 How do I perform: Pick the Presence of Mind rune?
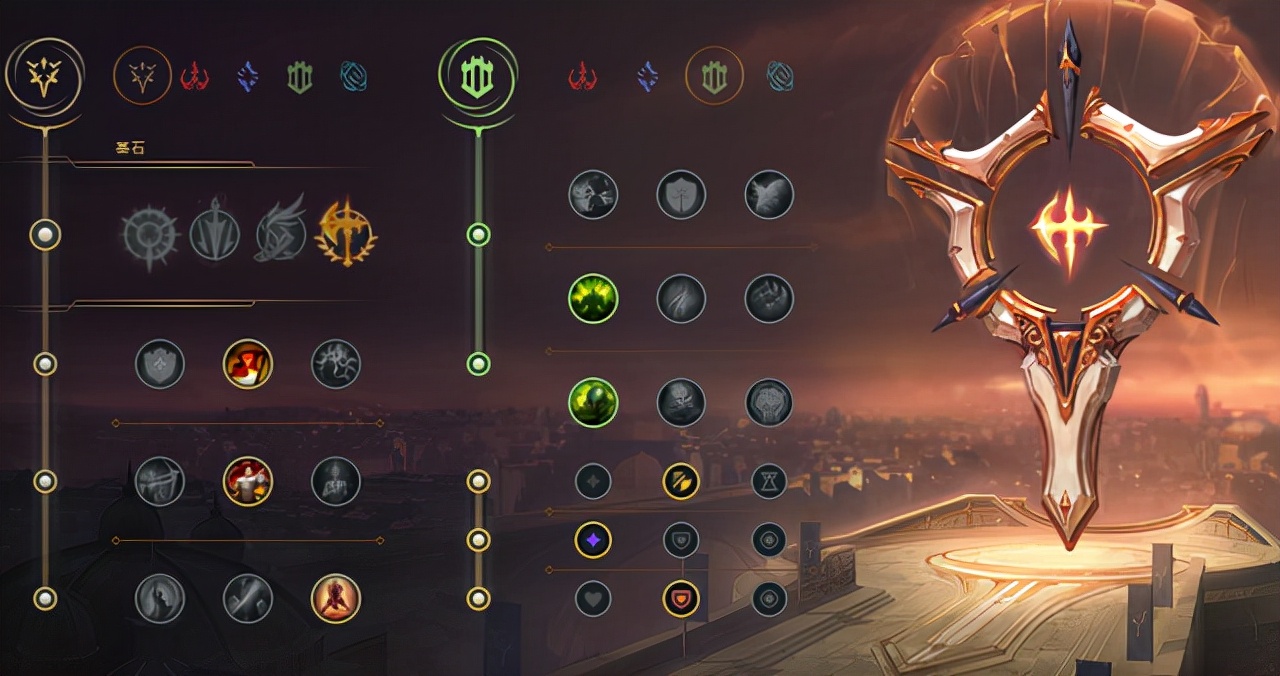coord(336,364)
